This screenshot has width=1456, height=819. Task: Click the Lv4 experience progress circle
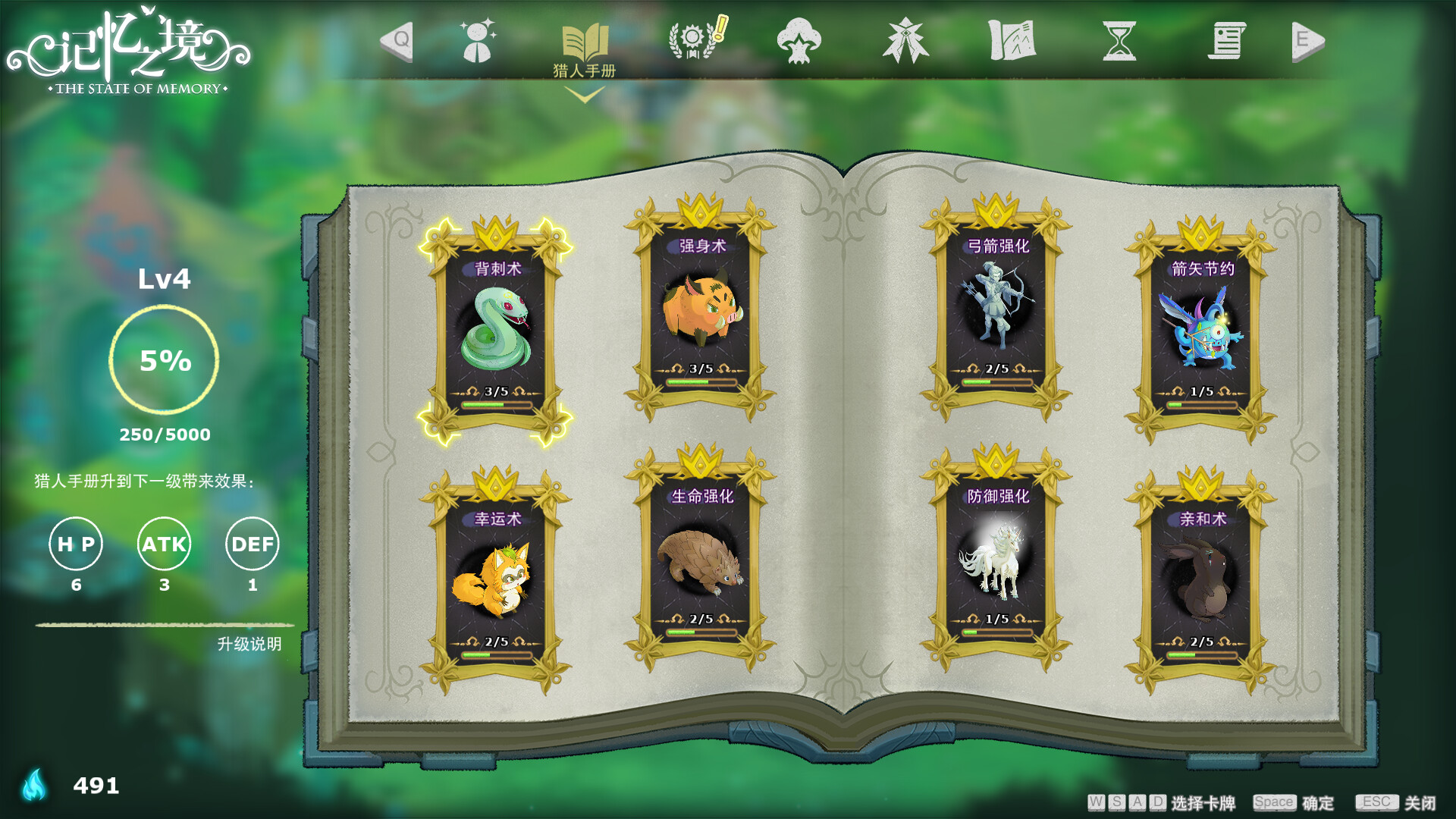[165, 362]
